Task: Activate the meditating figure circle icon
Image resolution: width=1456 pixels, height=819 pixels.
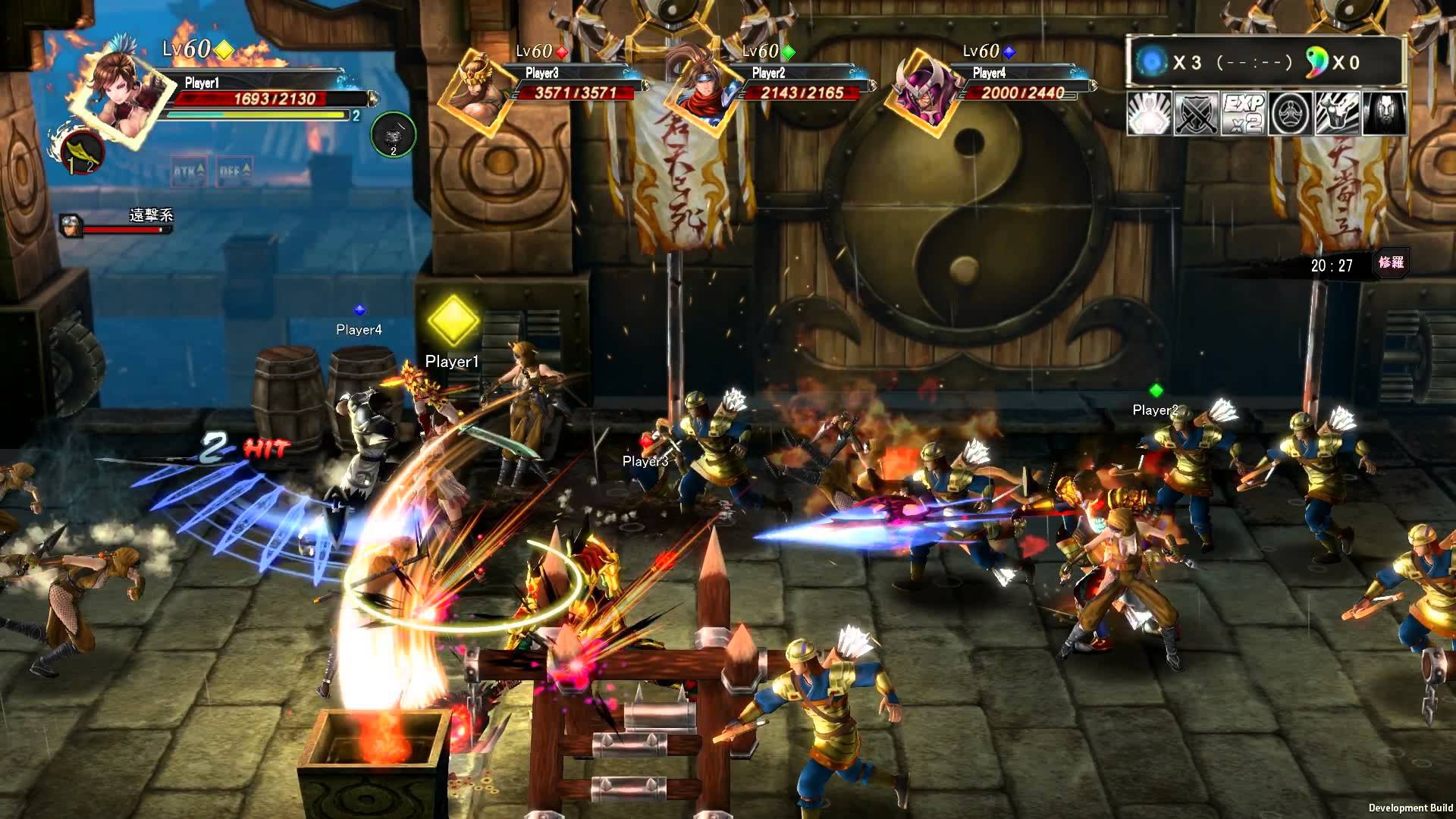Action: 1290,115
